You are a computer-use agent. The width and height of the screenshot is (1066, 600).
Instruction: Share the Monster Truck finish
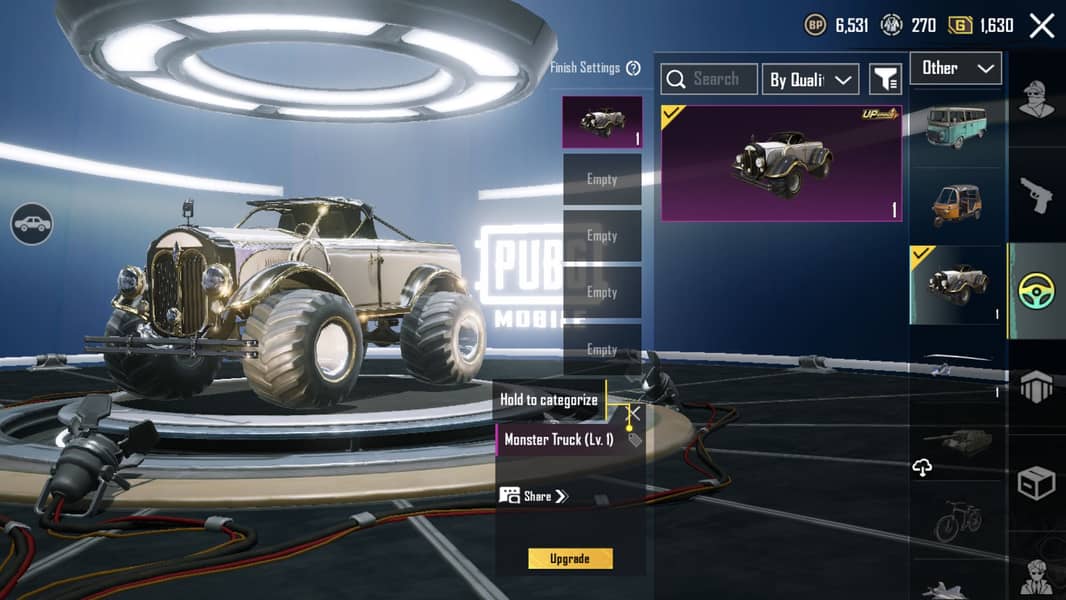click(535, 496)
